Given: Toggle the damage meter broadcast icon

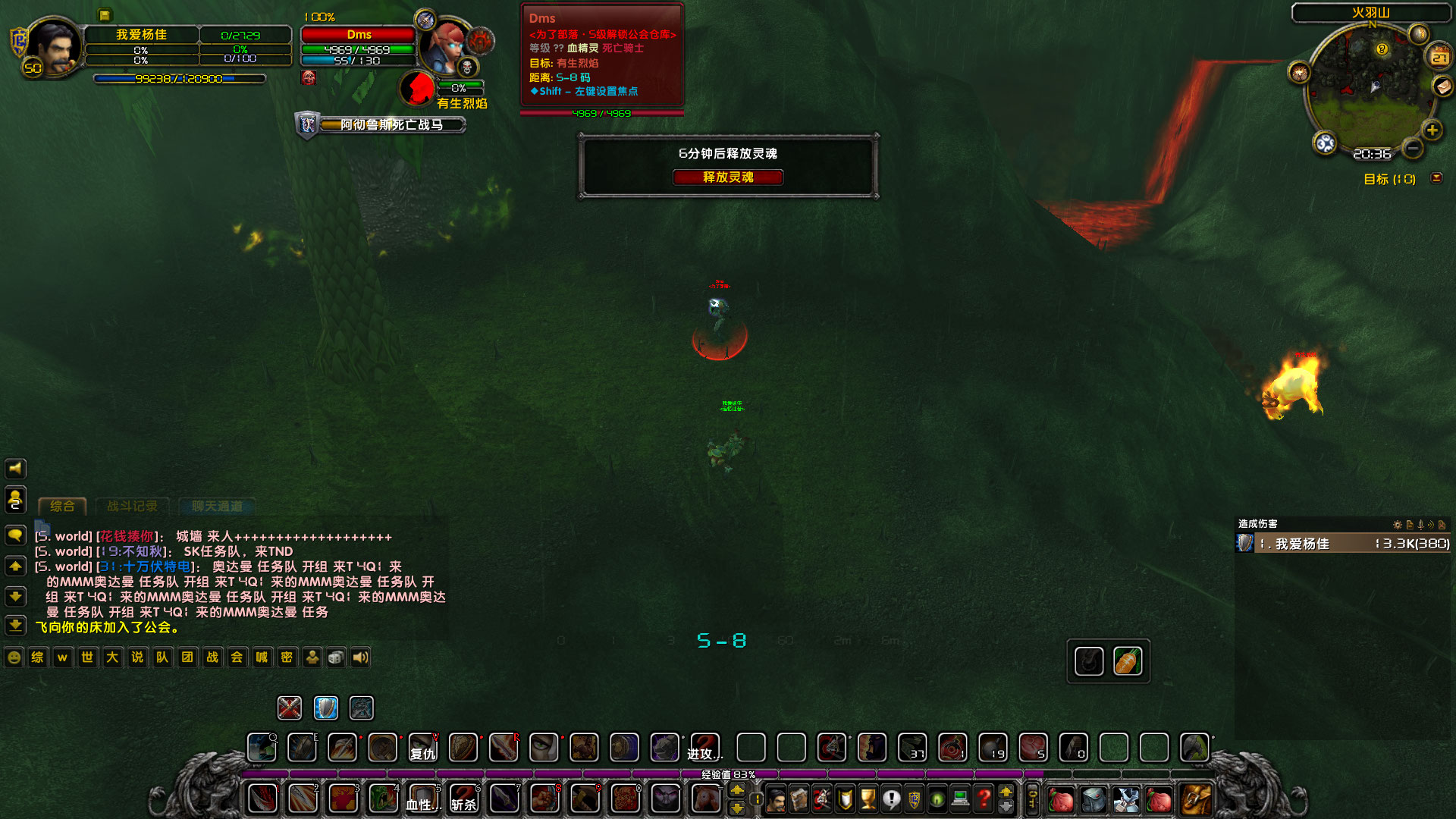Looking at the screenshot, I should [1431, 524].
